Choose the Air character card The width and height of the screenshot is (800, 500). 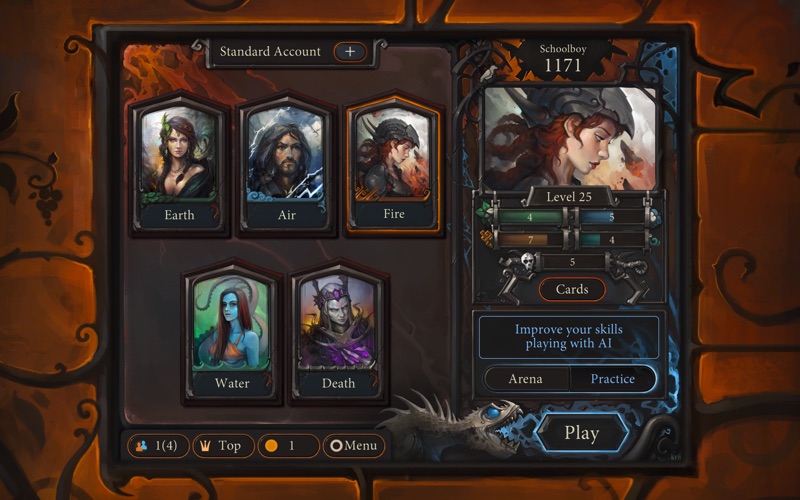pos(285,165)
